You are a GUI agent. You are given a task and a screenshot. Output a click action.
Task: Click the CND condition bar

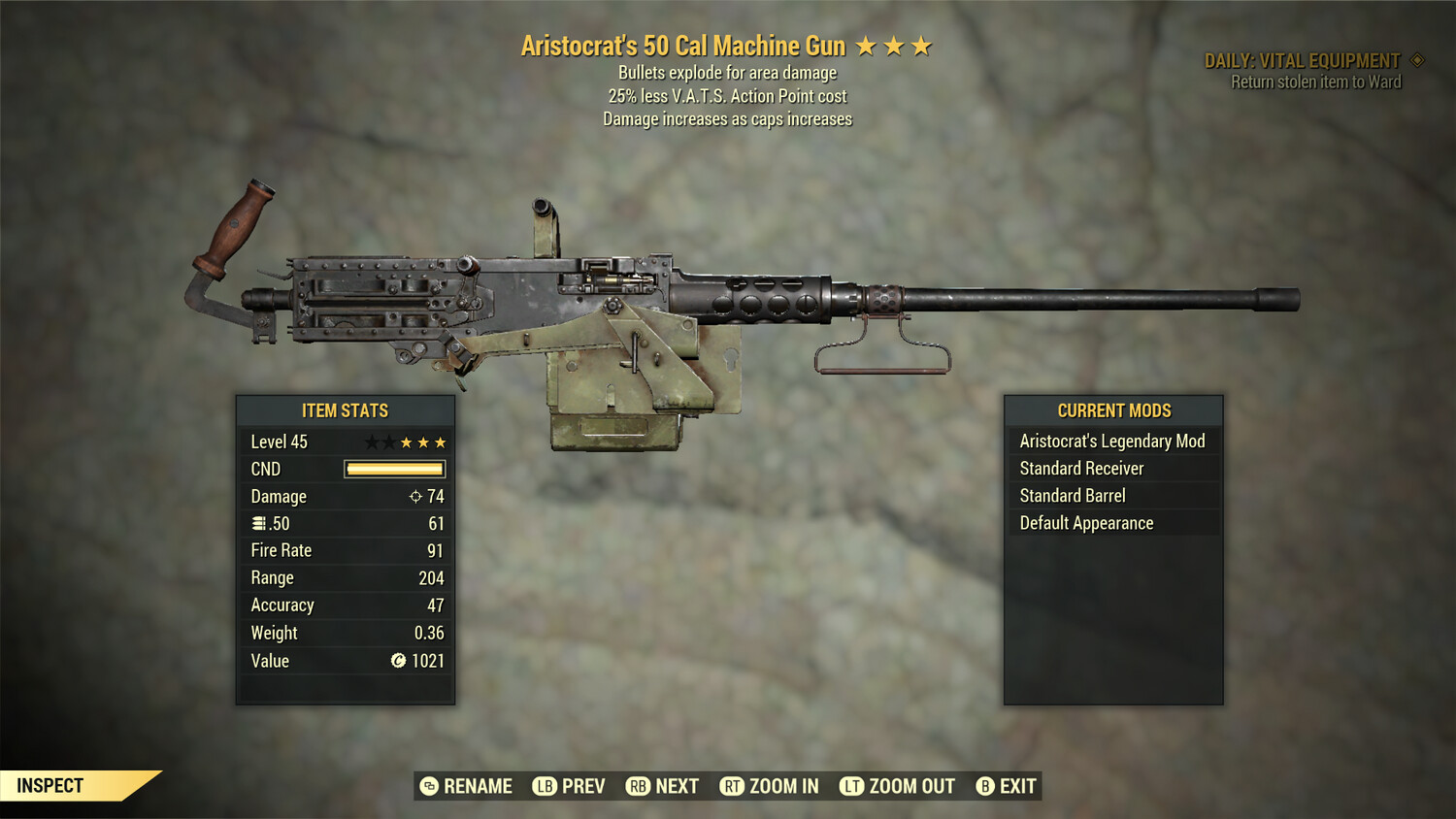point(394,469)
